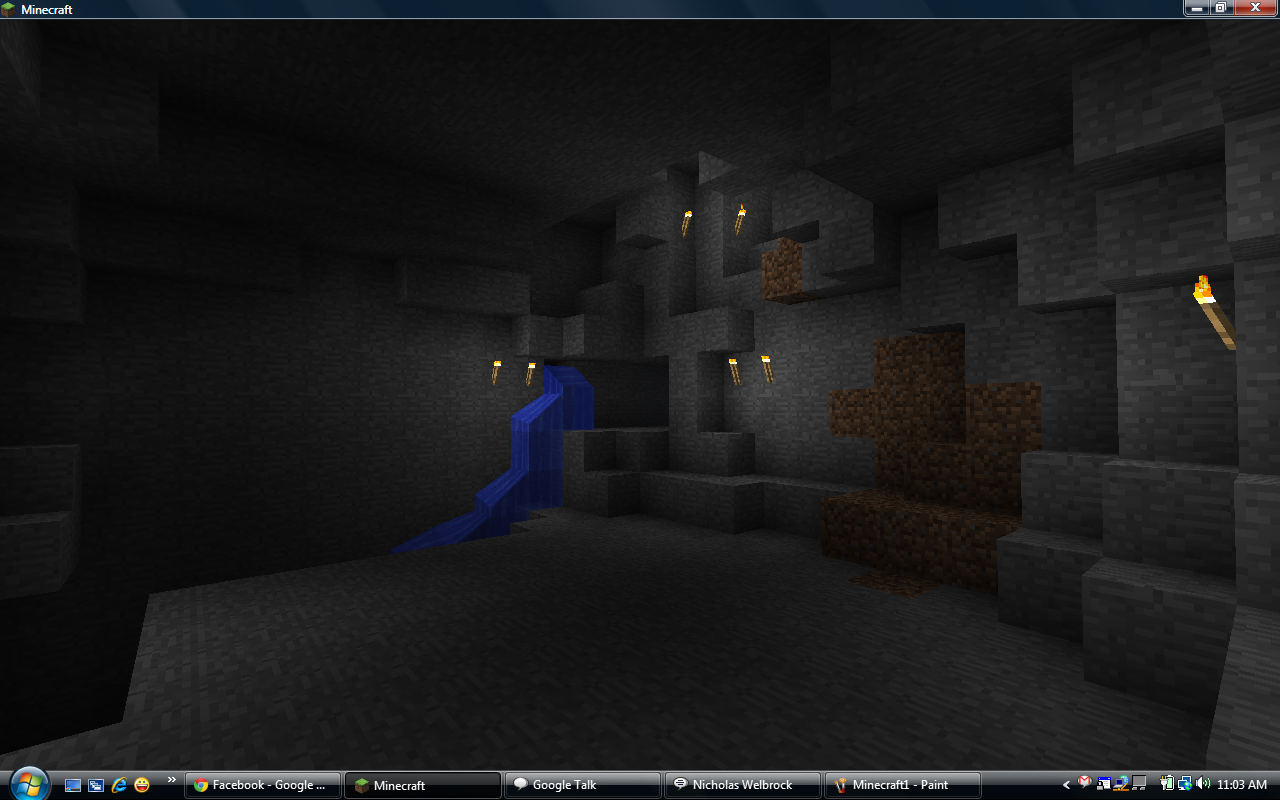The width and height of the screenshot is (1280, 800).
Task: Collapse the system tray with its arrow
Action: [x=1066, y=785]
